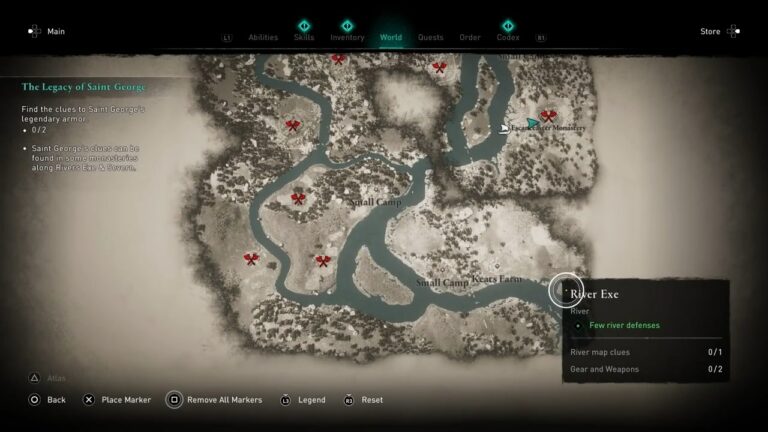Open the Skills tab
This screenshot has width=768, height=432.
click(x=304, y=37)
